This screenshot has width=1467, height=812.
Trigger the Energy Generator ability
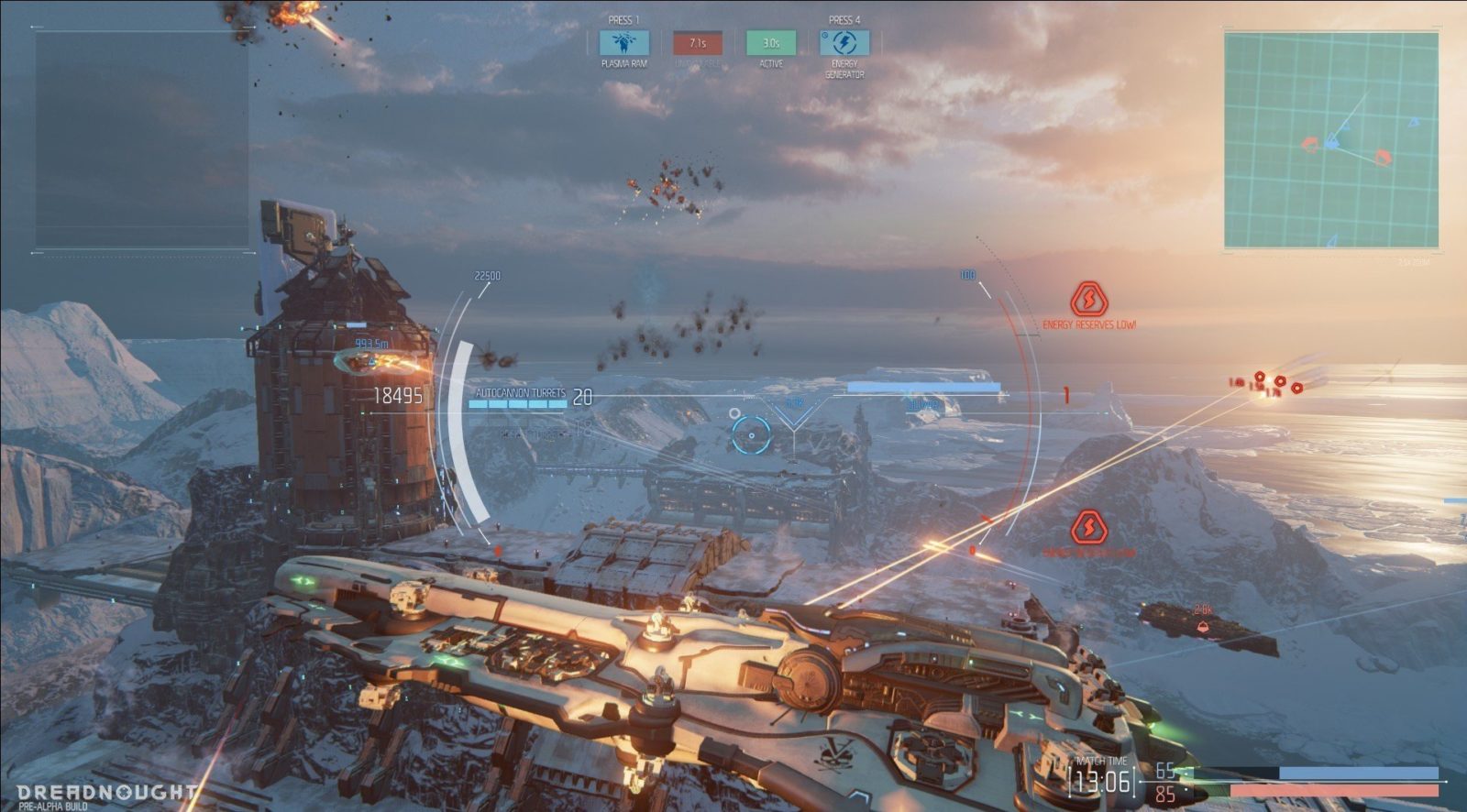coord(844,43)
